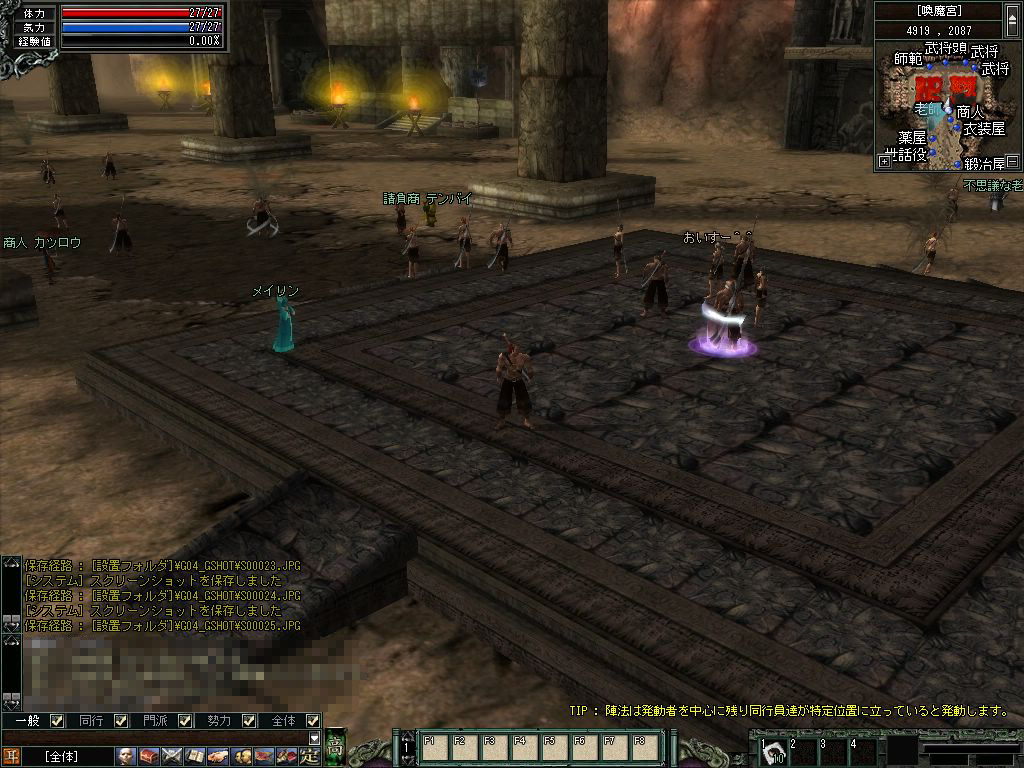1024x768 pixels.
Task: Open the character face icon menu
Action: 126,756
